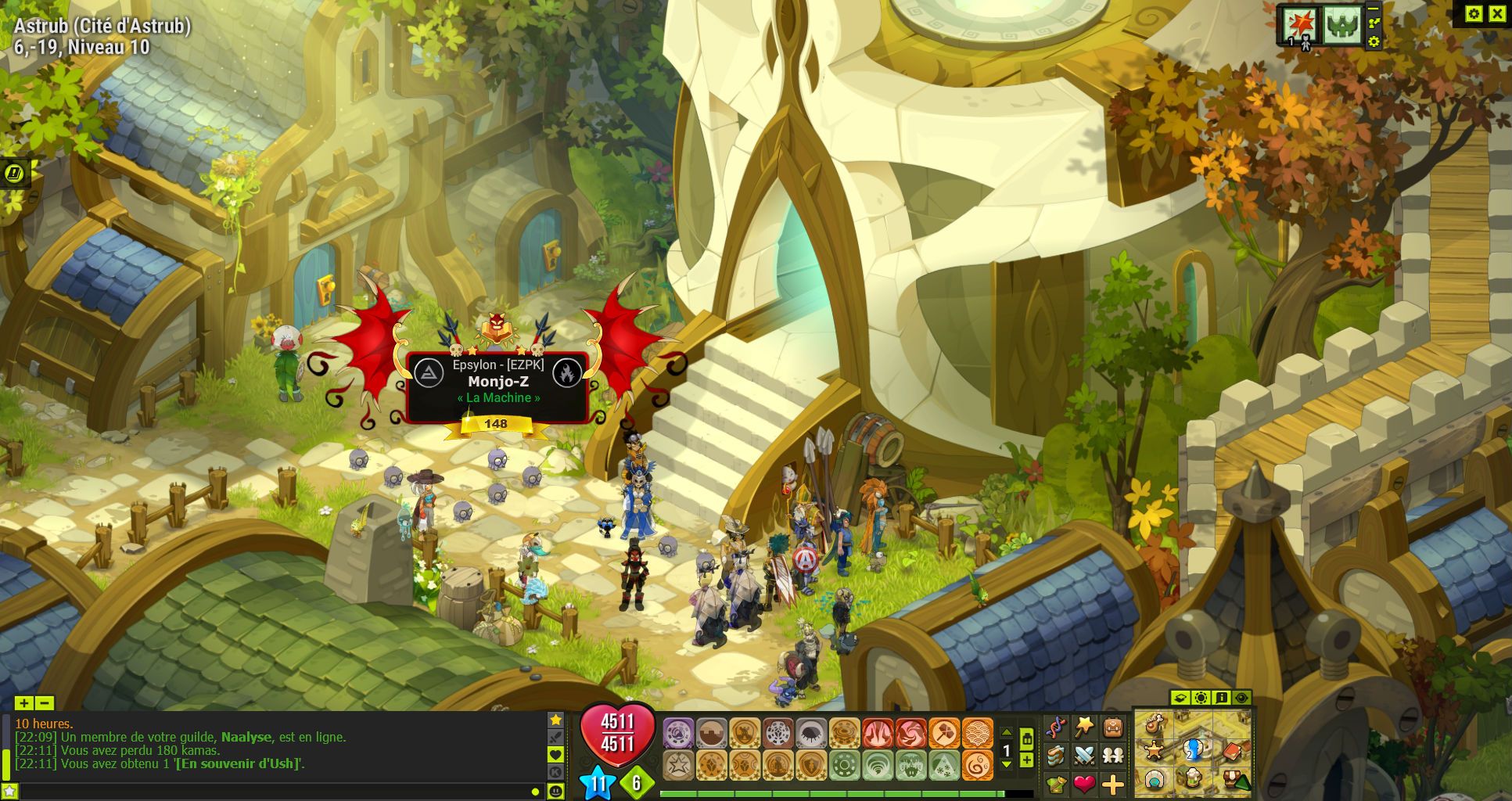Viewport: 1512px width, 801px height.
Task: Click the beer mug tavern marker on minimap
Action: (x=1194, y=780)
